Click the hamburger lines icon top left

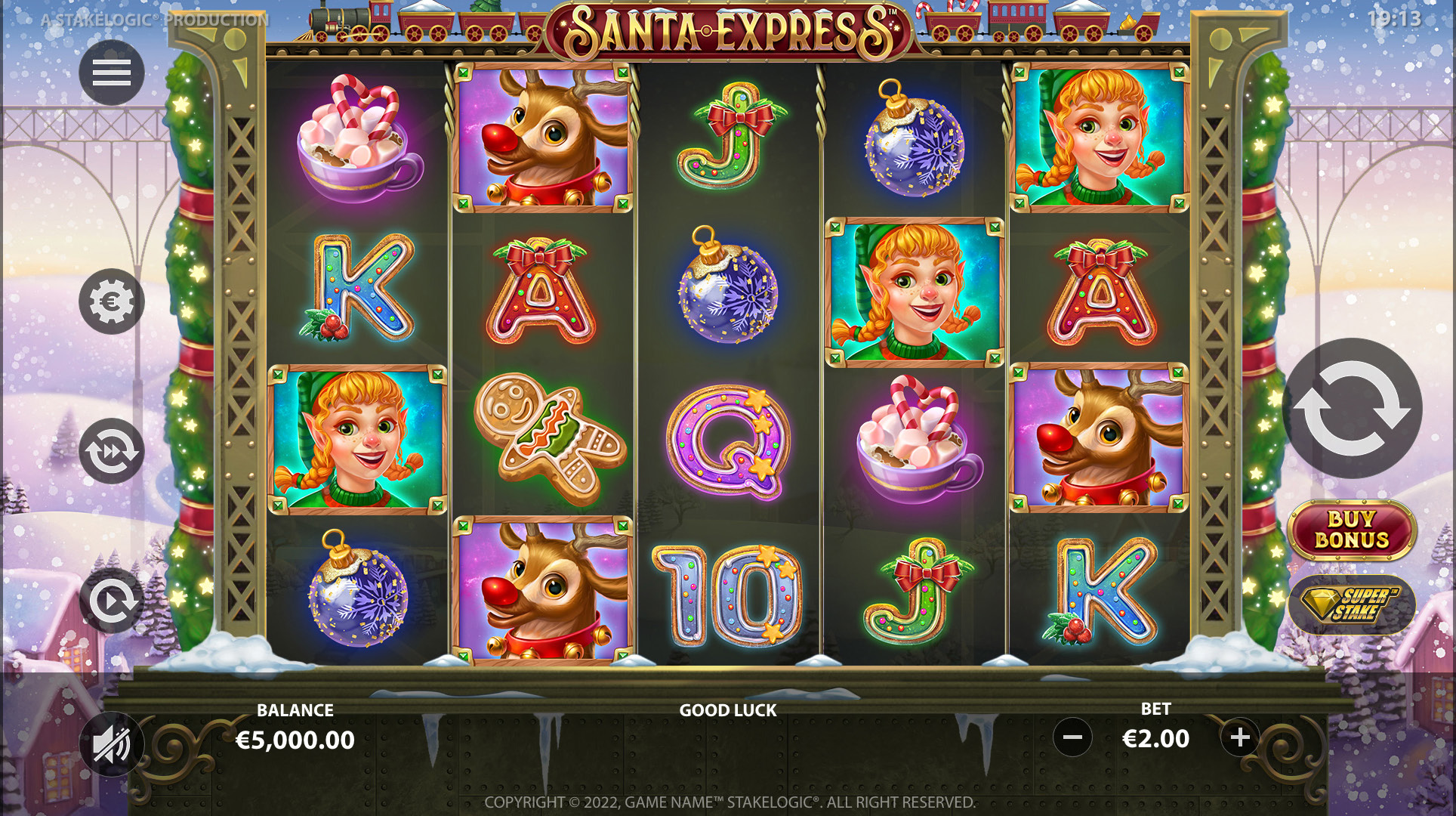tap(111, 73)
